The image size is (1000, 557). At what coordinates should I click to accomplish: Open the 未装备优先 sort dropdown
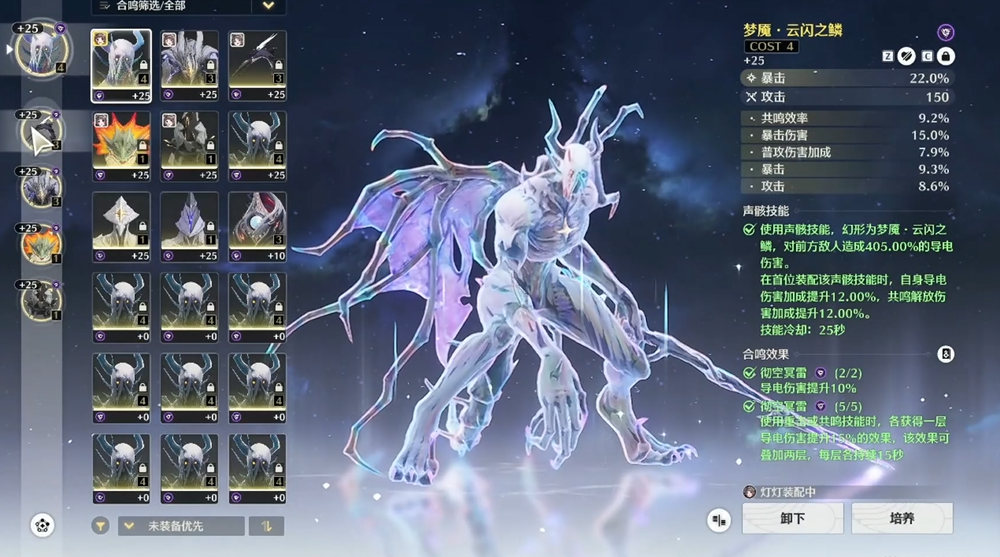181,526
